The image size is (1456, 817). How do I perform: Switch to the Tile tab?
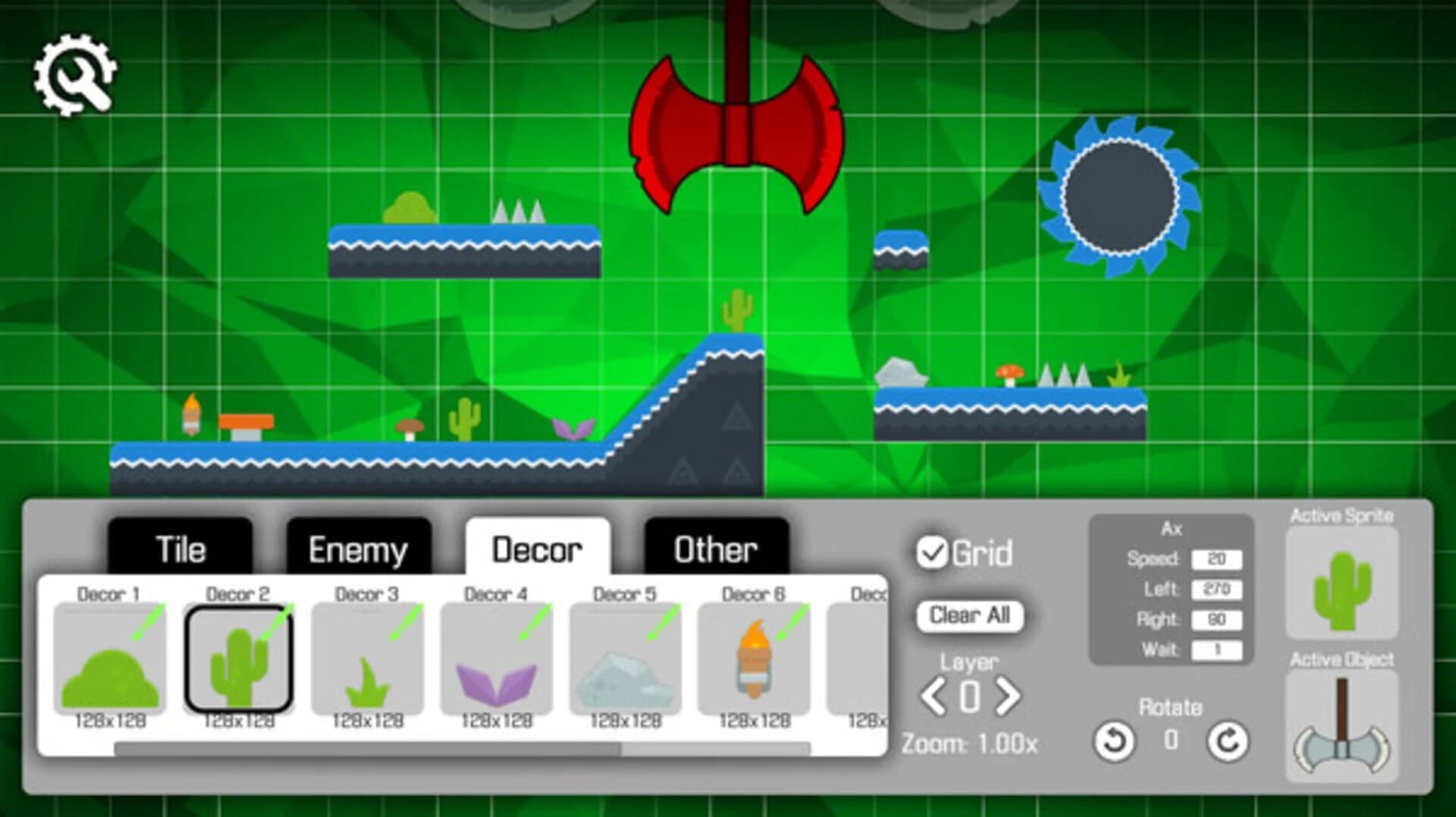[x=180, y=547]
